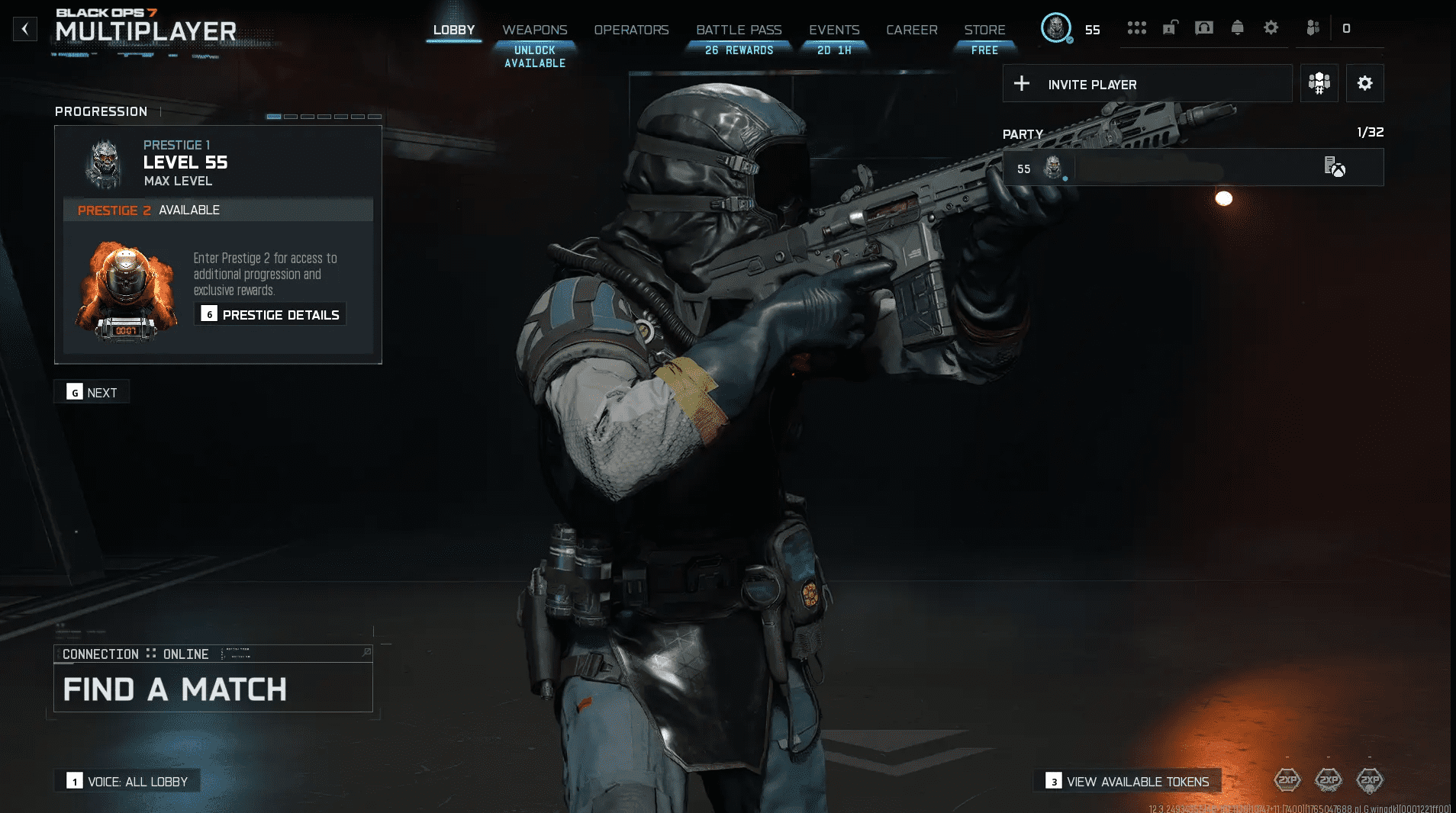Click the back arrow in the top-left corner
This screenshot has width=1456, height=813.
pos(27,28)
